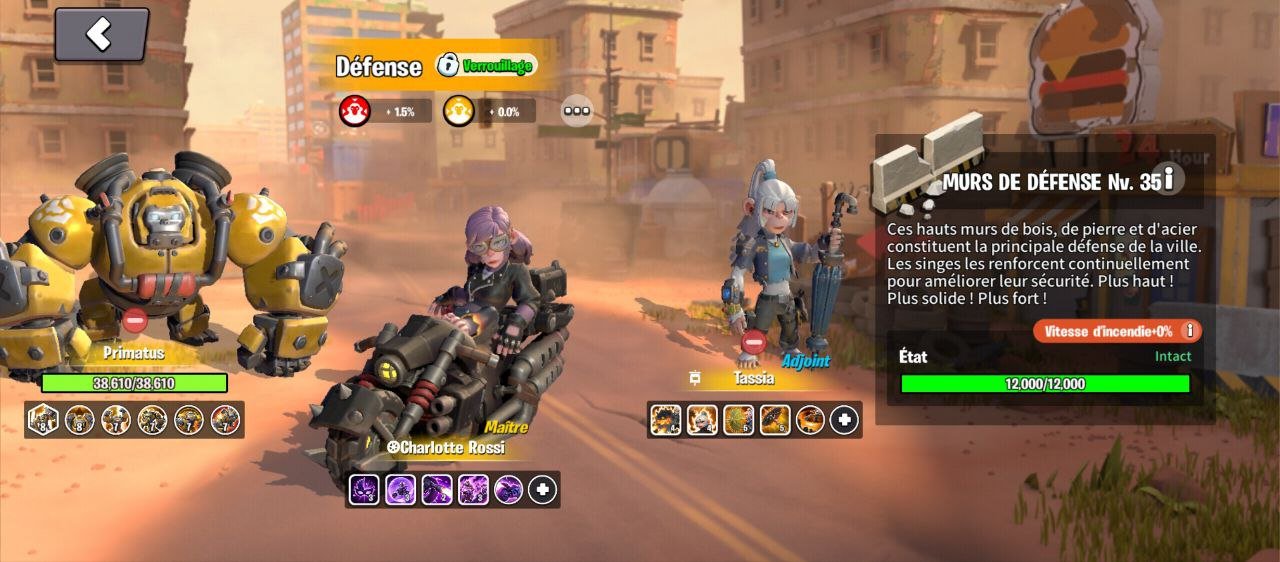Add a skill to Charlotte Rossi's plus slot
Viewport: 1280px width, 562px height.
pos(542,489)
